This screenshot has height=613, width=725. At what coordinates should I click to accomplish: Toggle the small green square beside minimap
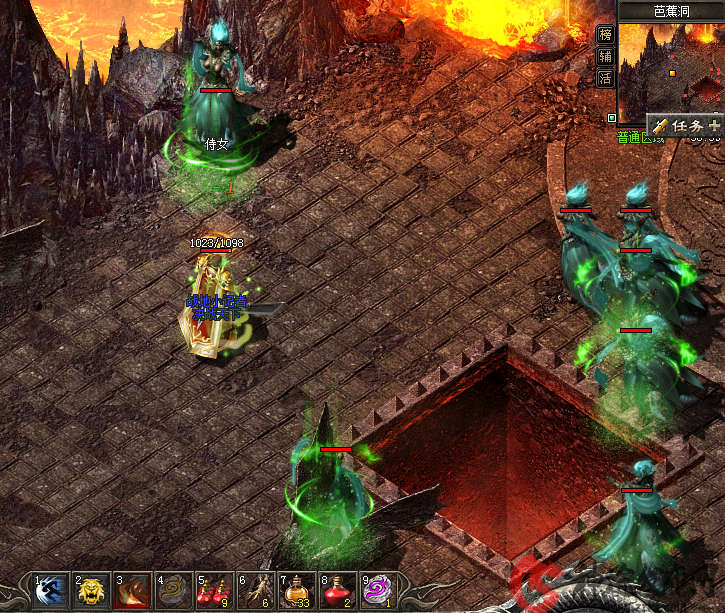pos(611,118)
